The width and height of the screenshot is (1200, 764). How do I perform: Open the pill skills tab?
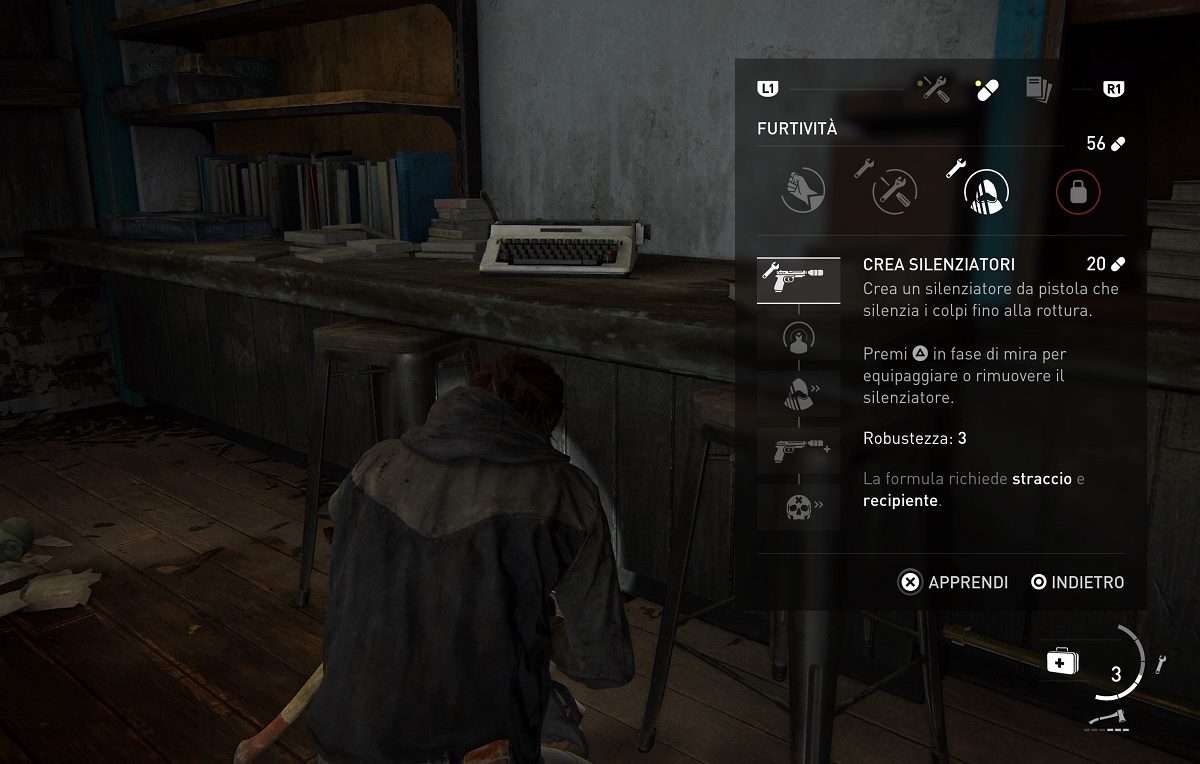point(986,90)
